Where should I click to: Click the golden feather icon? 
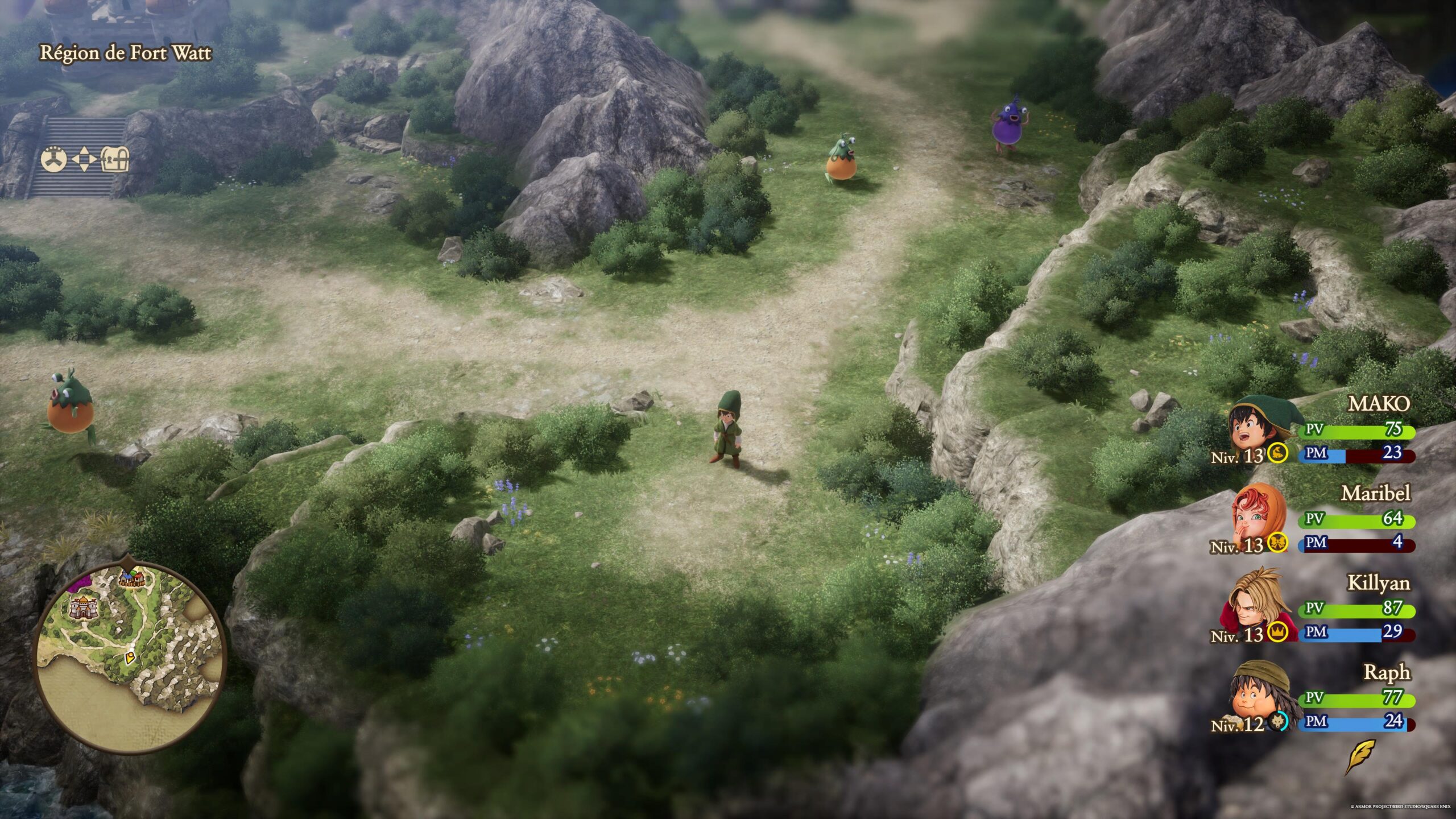(1360, 756)
